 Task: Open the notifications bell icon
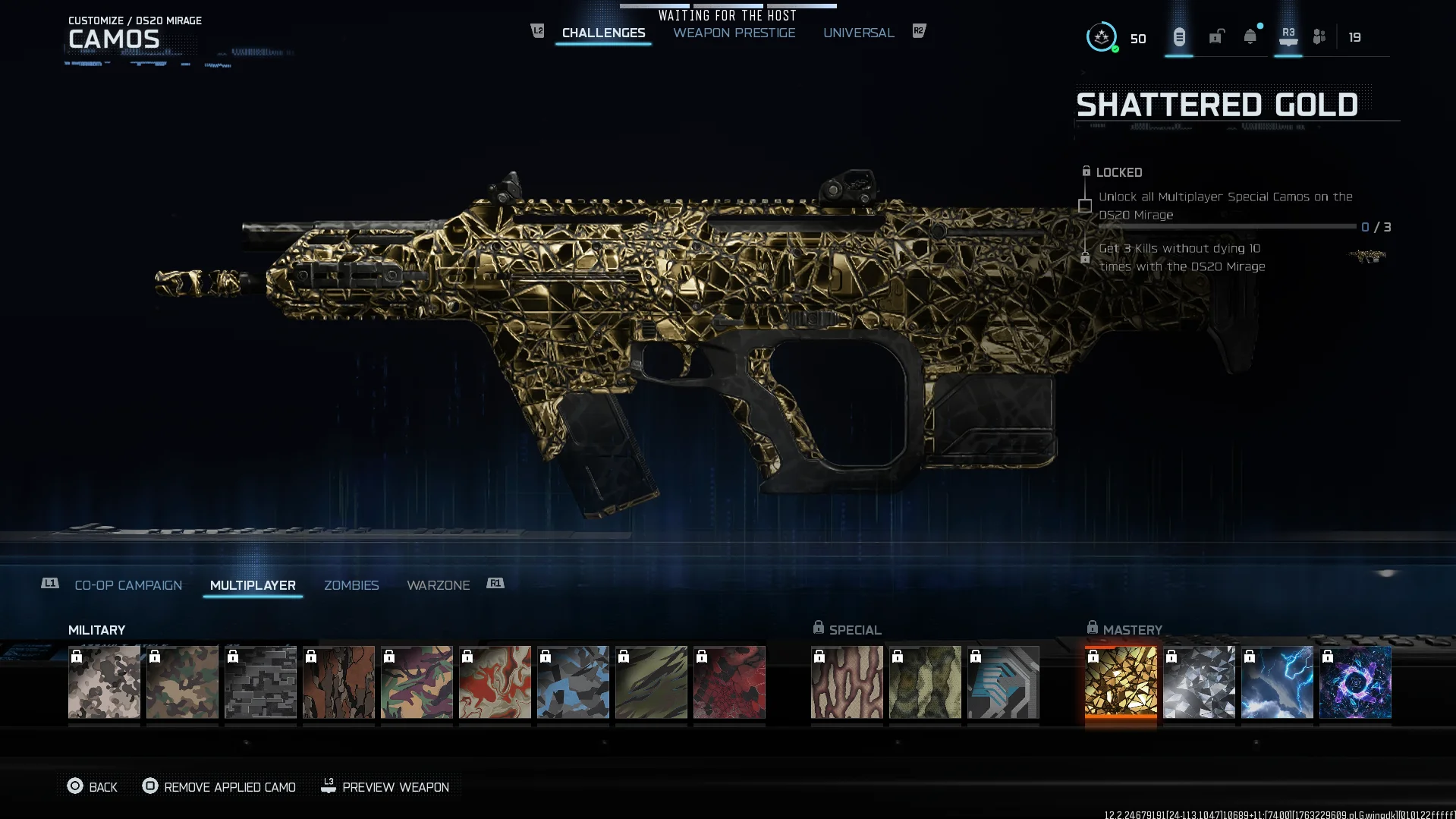(x=1250, y=36)
